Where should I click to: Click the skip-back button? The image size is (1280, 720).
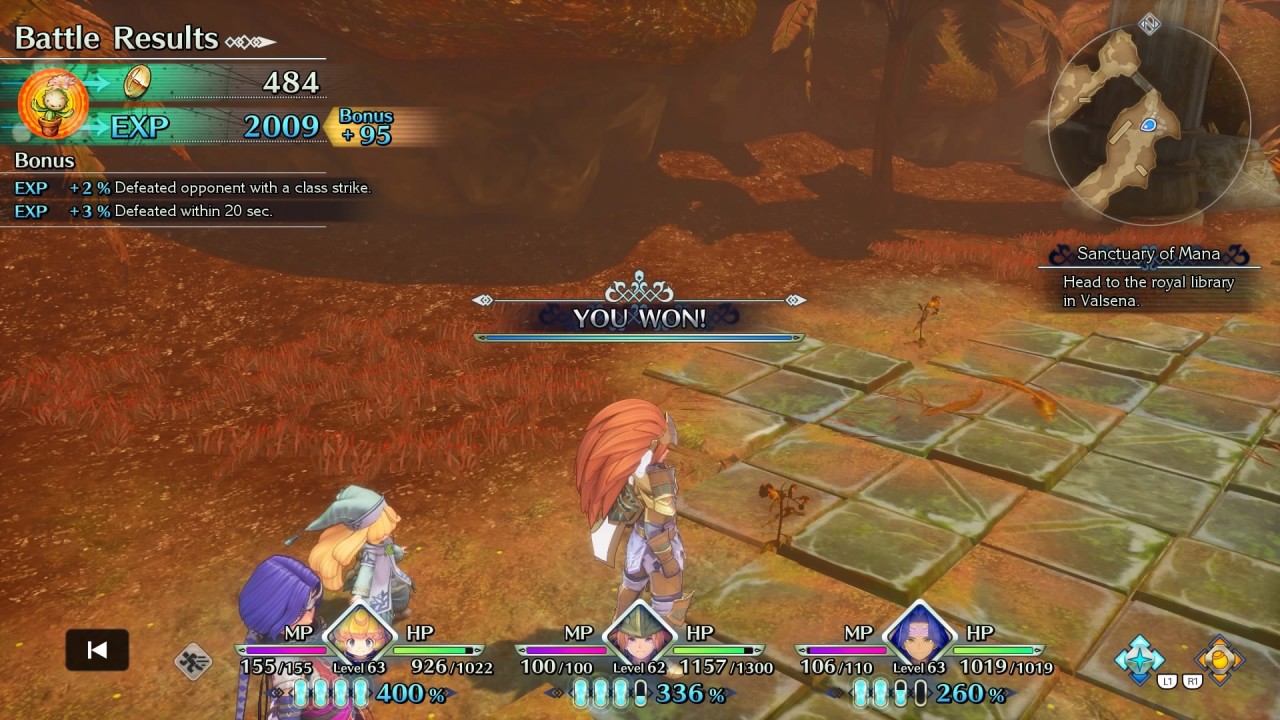(x=97, y=650)
